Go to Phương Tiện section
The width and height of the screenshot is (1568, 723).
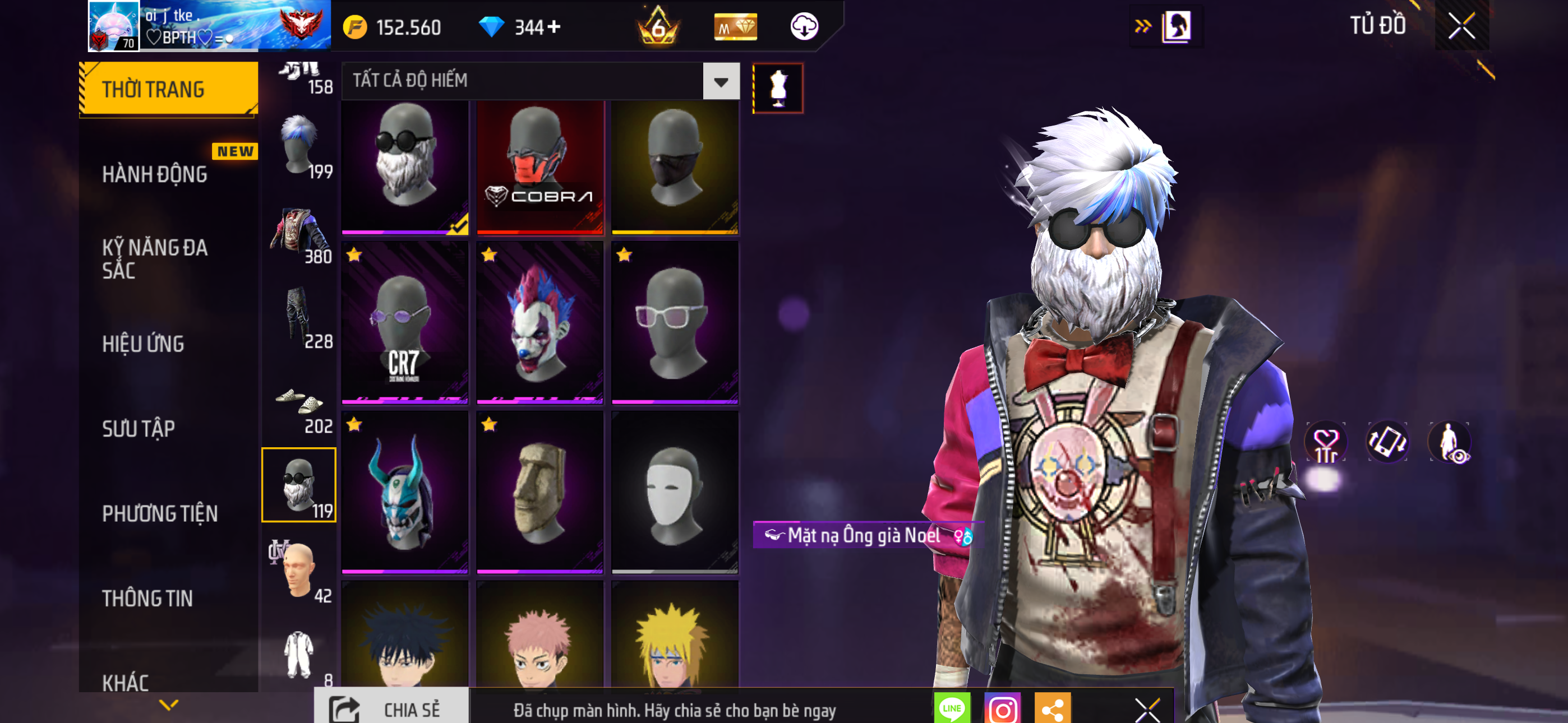(x=159, y=513)
